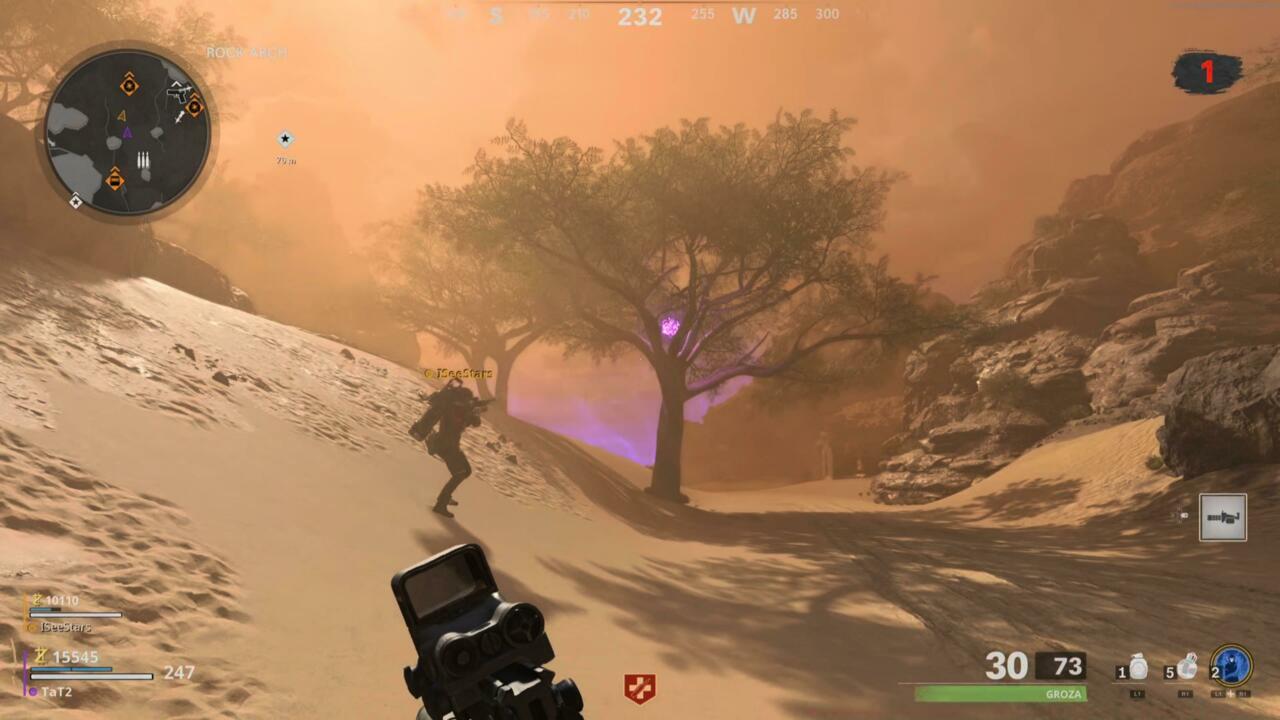
Task: Click the circular minimap
Action: pyautogui.click(x=130, y=130)
